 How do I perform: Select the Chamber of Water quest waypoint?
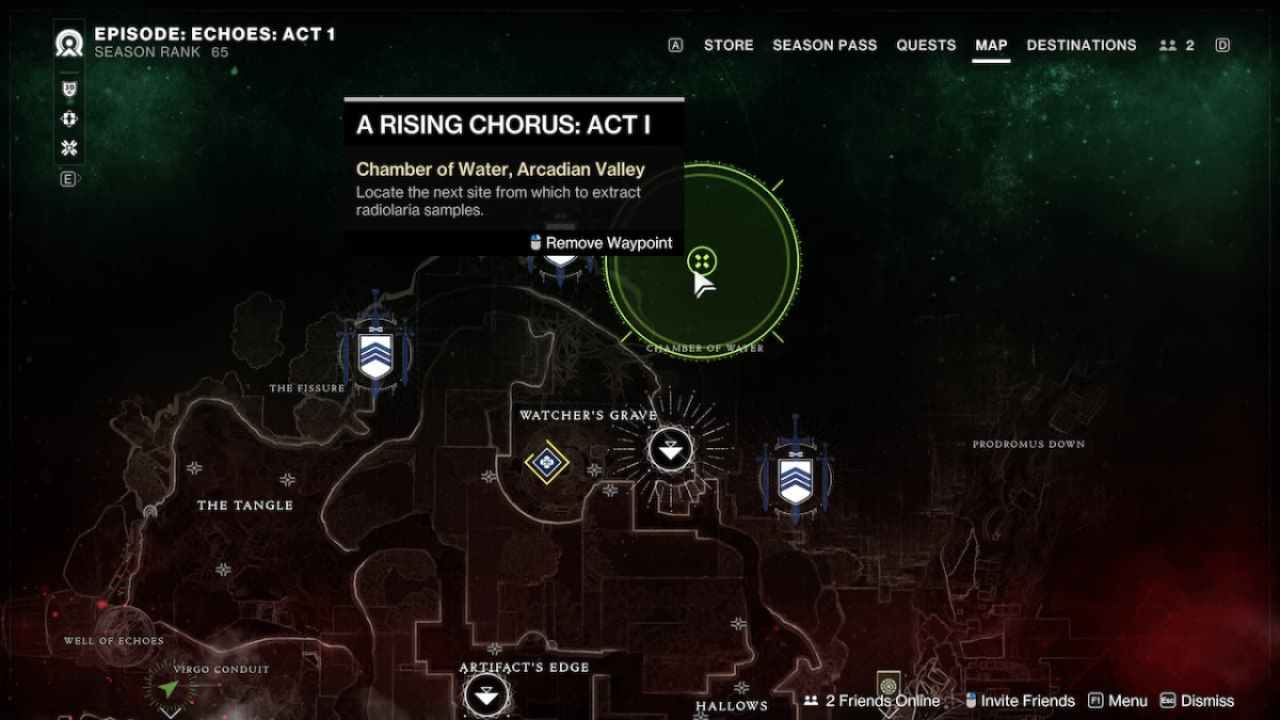click(702, 262)
